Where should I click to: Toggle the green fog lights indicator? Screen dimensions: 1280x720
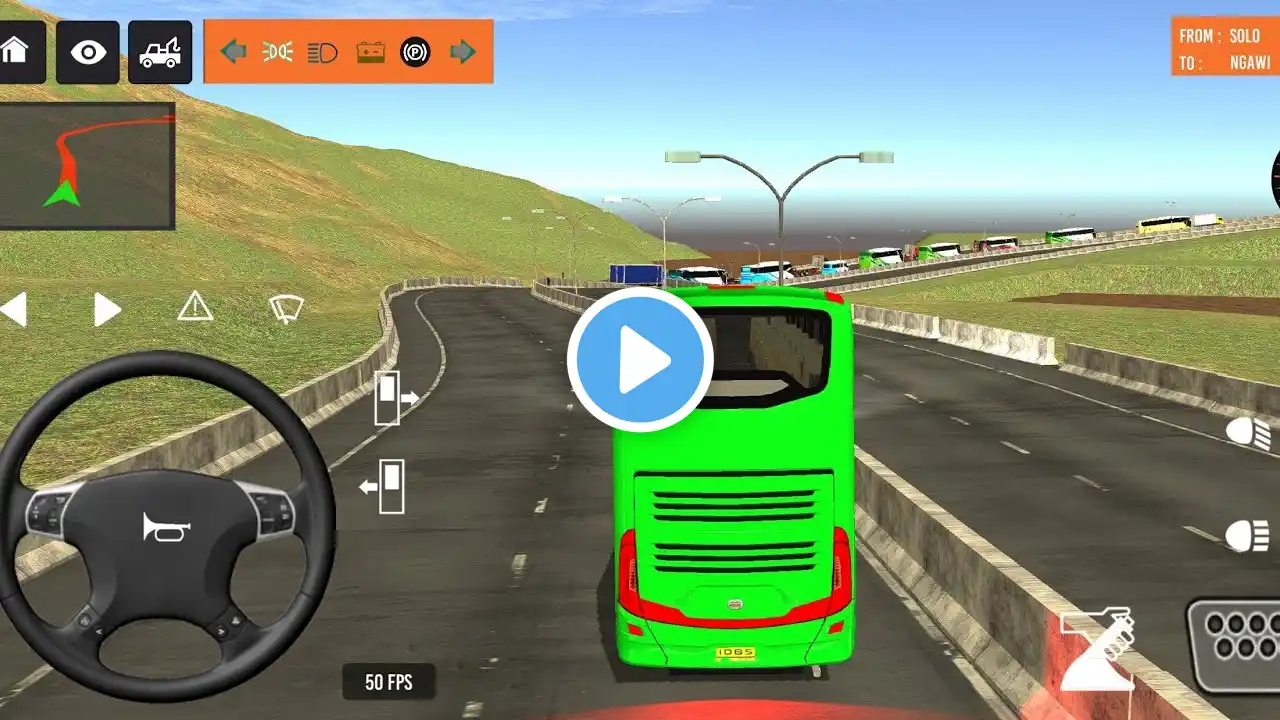pyautogui.click(x=277, y=52)
